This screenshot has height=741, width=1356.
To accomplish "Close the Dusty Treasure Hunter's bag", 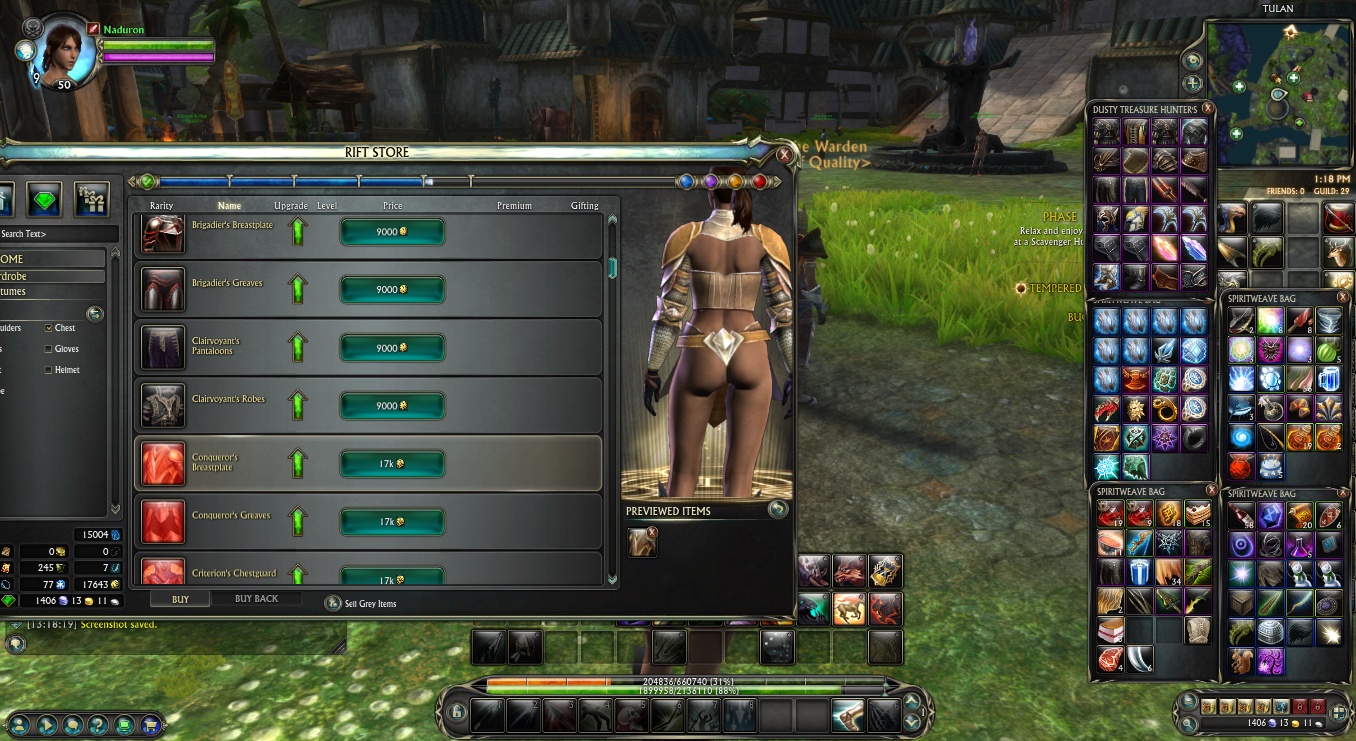I will click(1207, 108).
